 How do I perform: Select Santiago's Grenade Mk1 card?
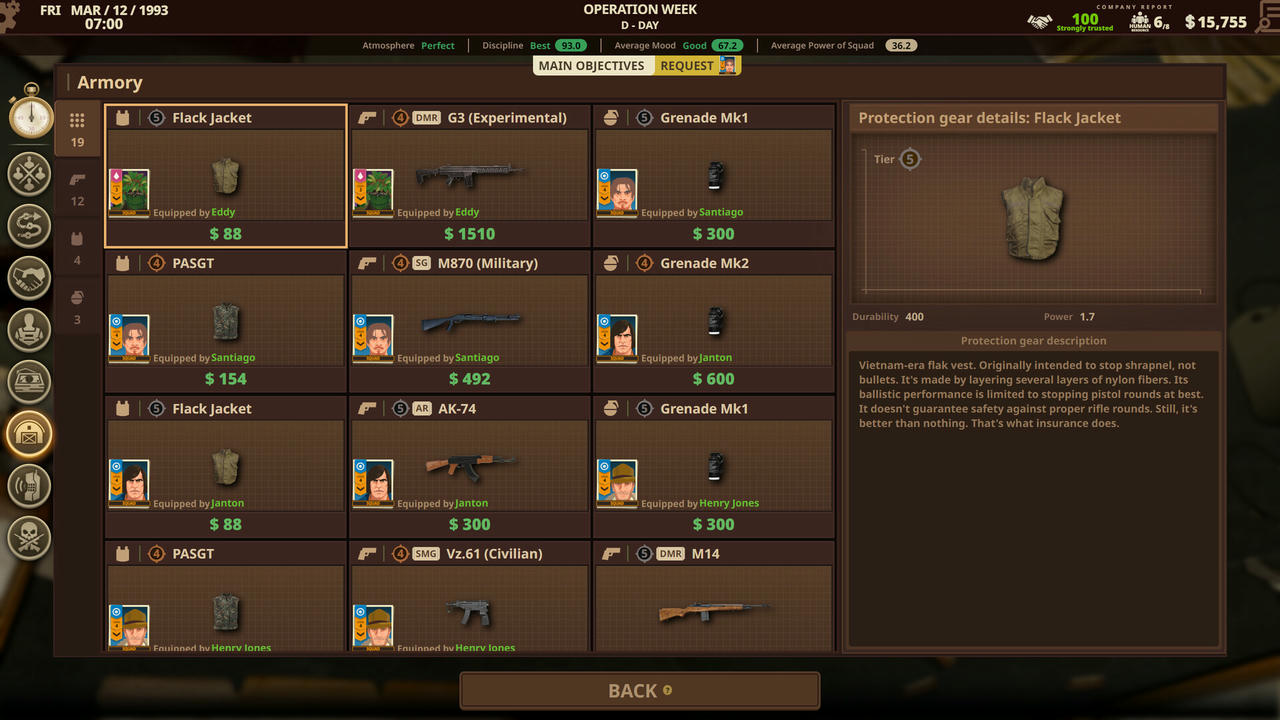point(714,176)
